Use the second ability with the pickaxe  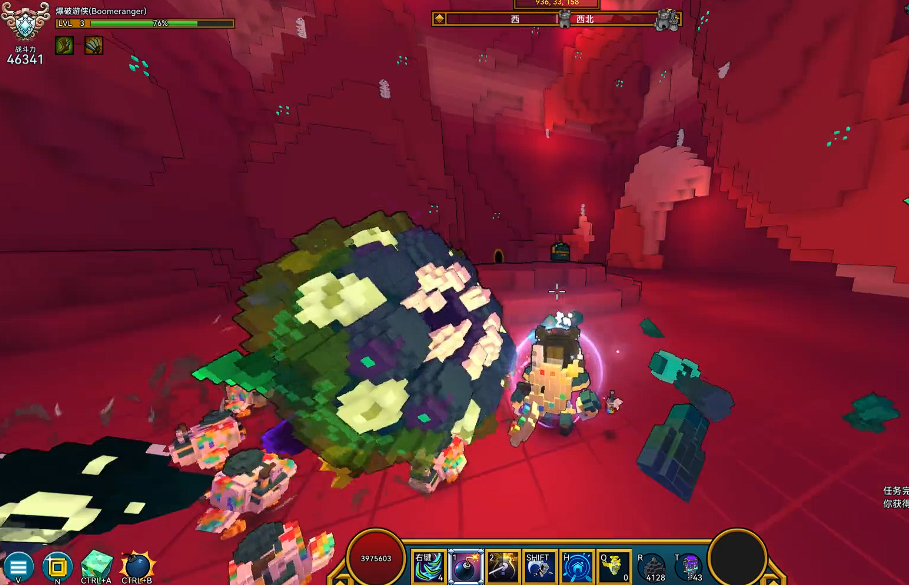click(x=503, y=567)
